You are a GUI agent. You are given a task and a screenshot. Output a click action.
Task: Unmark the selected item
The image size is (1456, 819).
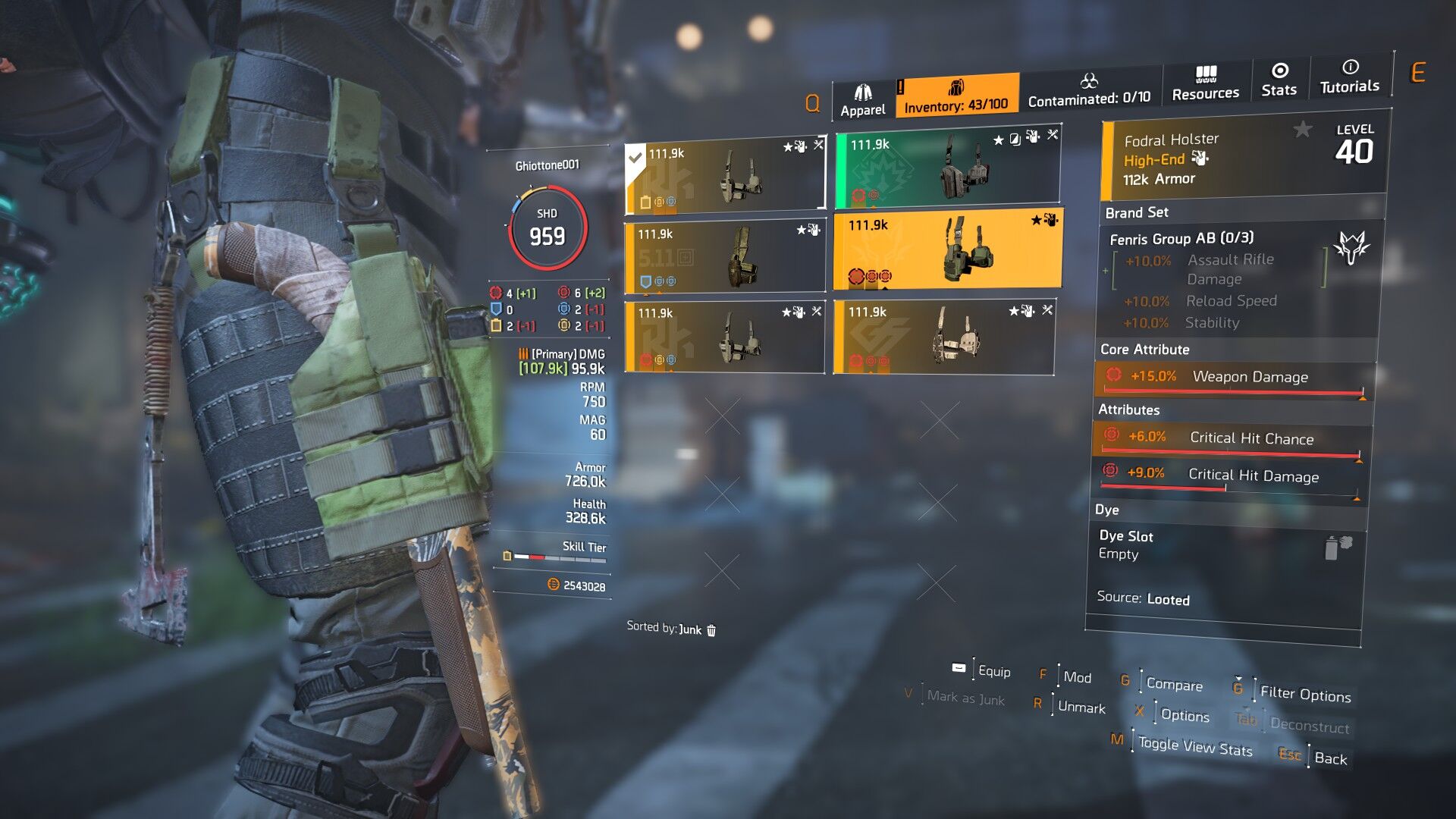pos(1081,708)
